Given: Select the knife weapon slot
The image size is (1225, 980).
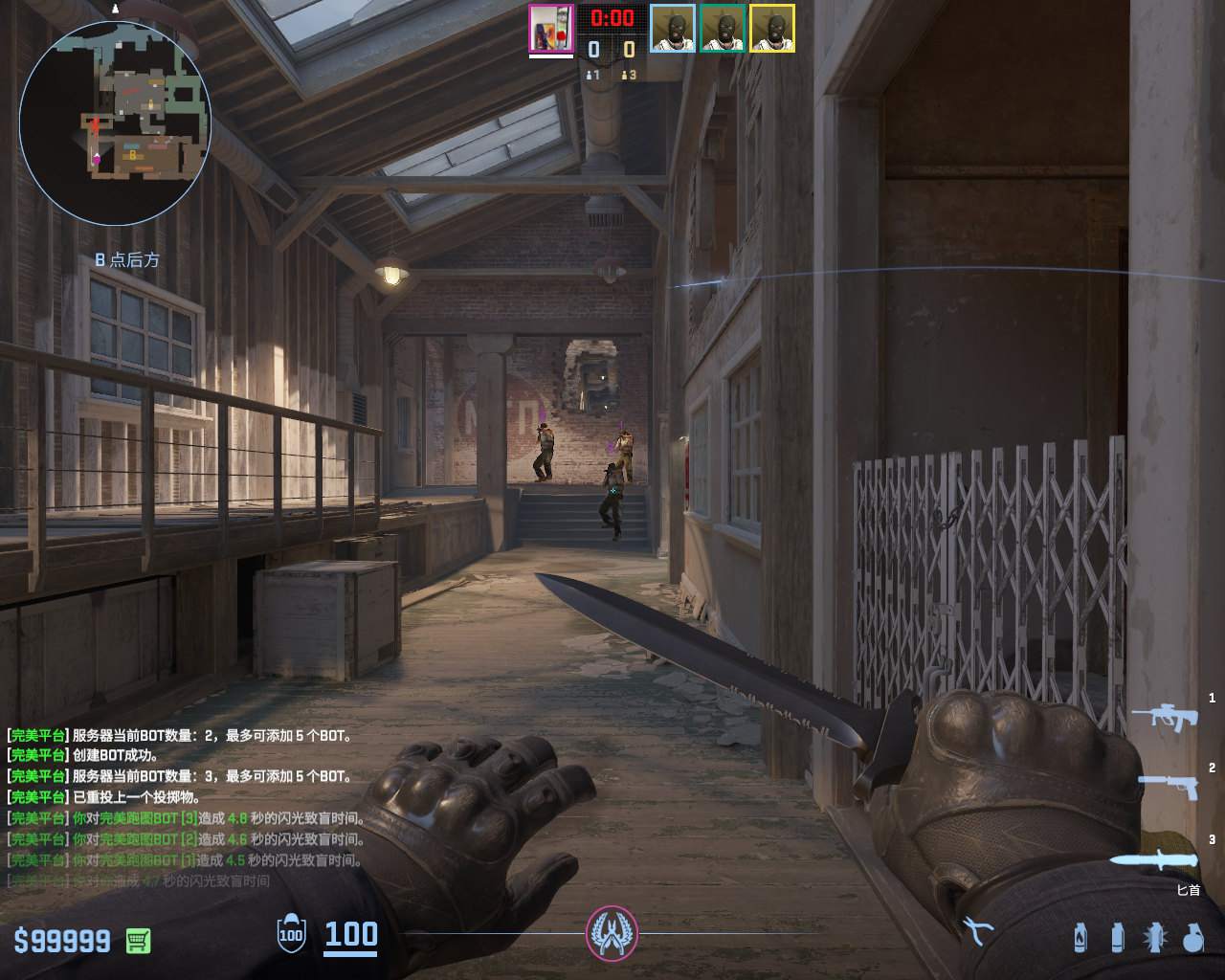Looking at the screenshot, I should (x=1156, y=858).
